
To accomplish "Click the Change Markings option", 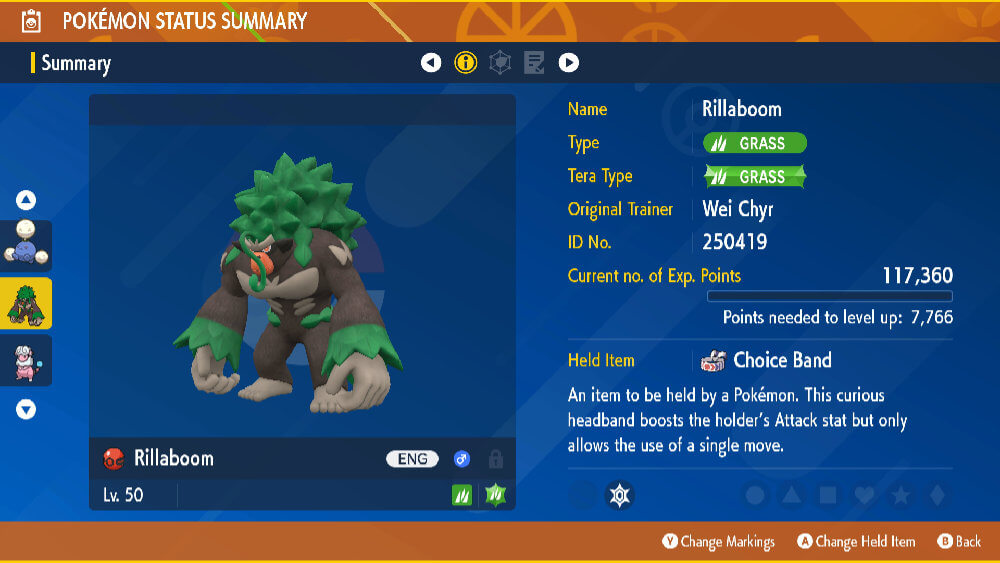I will point(718,541).
